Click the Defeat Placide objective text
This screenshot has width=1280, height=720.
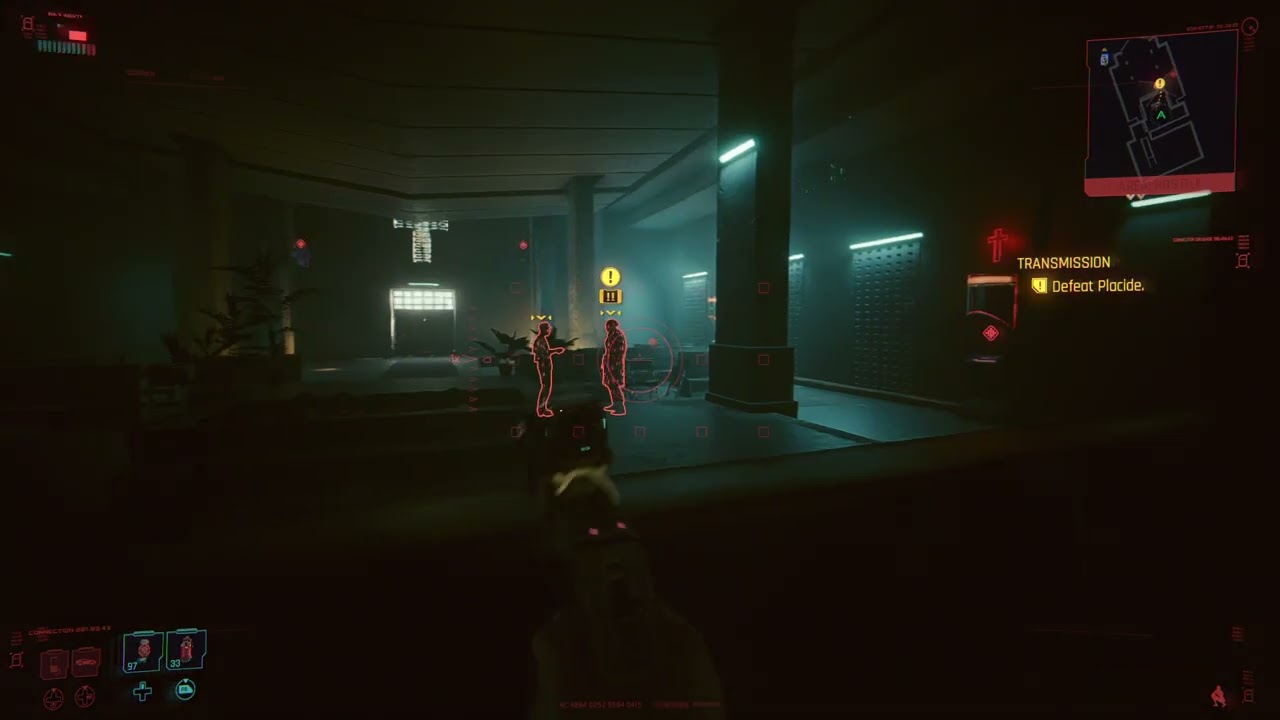(x=1097, y=286)
